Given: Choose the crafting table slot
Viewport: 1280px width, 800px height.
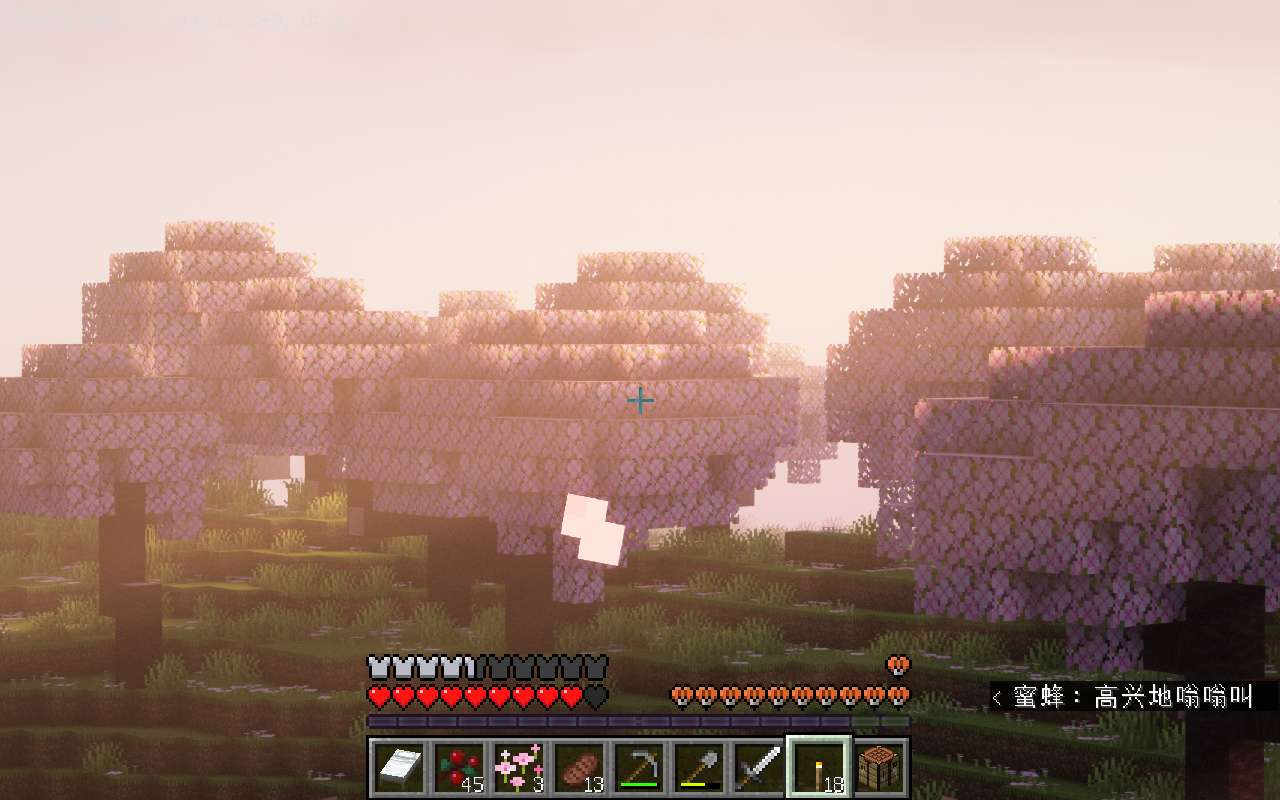Looking at the screenshot, I should point(879,768).
